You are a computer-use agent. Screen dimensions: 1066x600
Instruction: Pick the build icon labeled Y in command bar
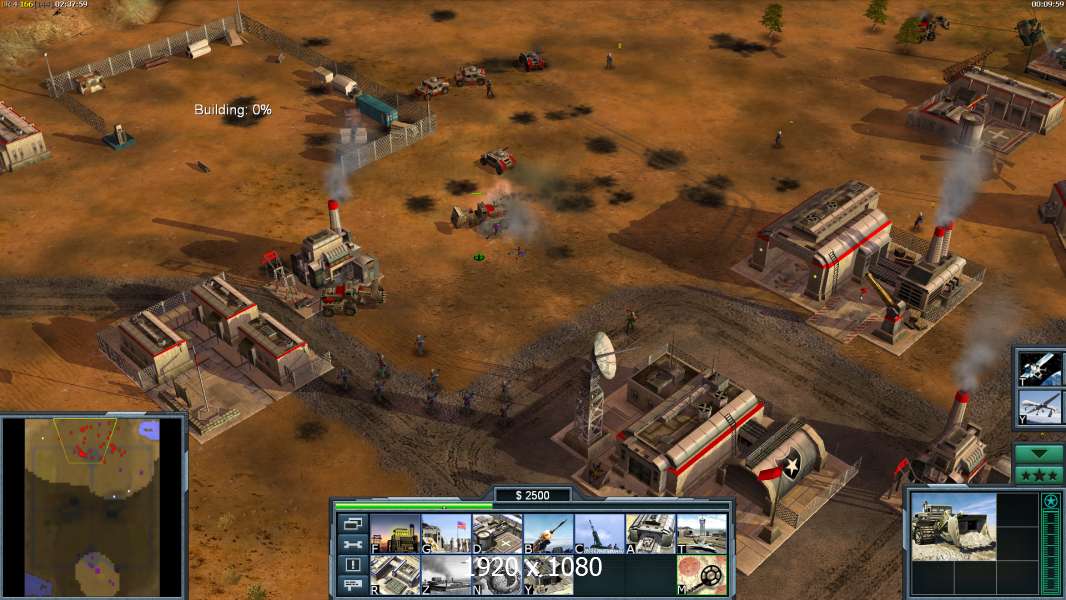[x=548, y=575]
